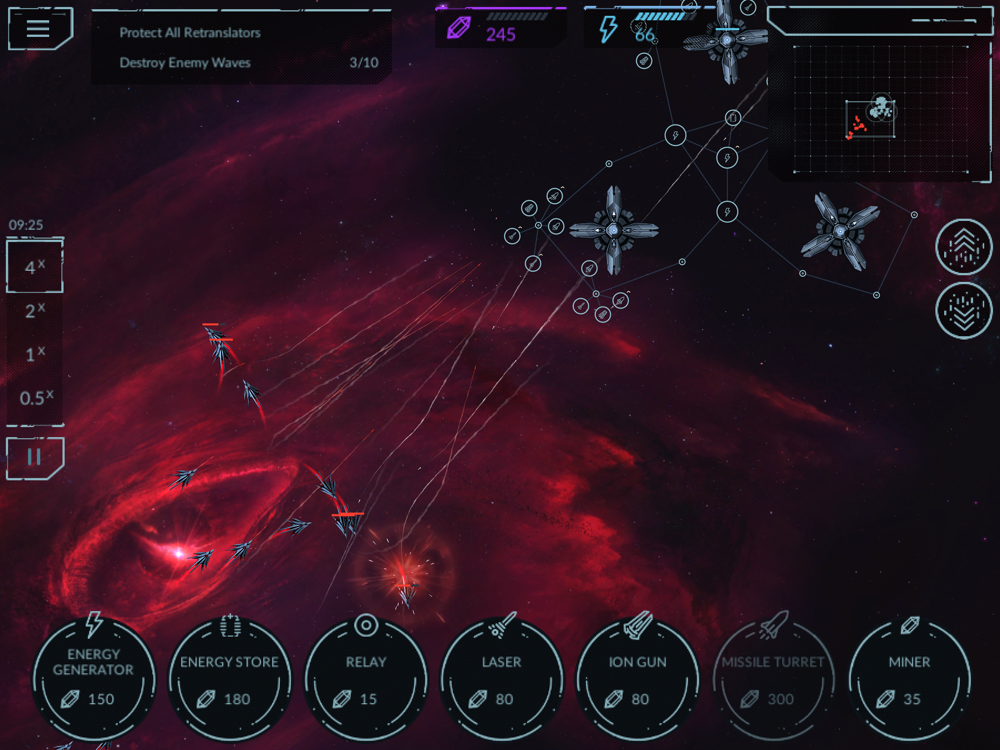
Task: Set game speed to 1x
Action: [35, 354]
